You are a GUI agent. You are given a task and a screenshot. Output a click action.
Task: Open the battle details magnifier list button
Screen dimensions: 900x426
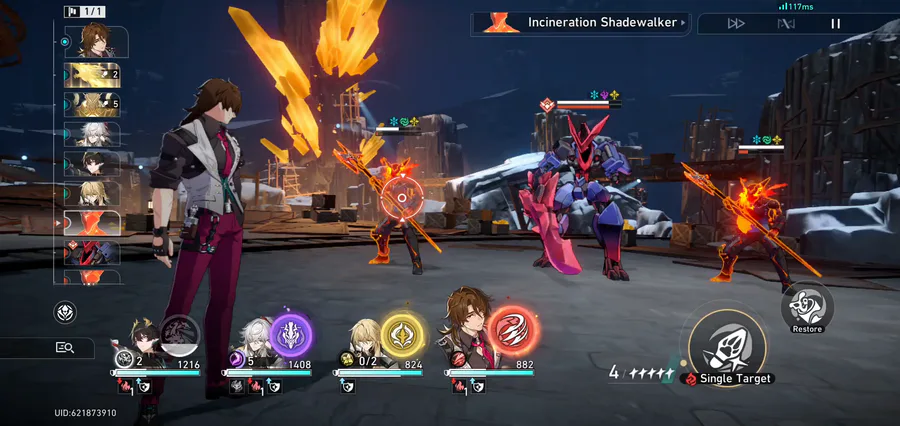[x=65, y=347]
